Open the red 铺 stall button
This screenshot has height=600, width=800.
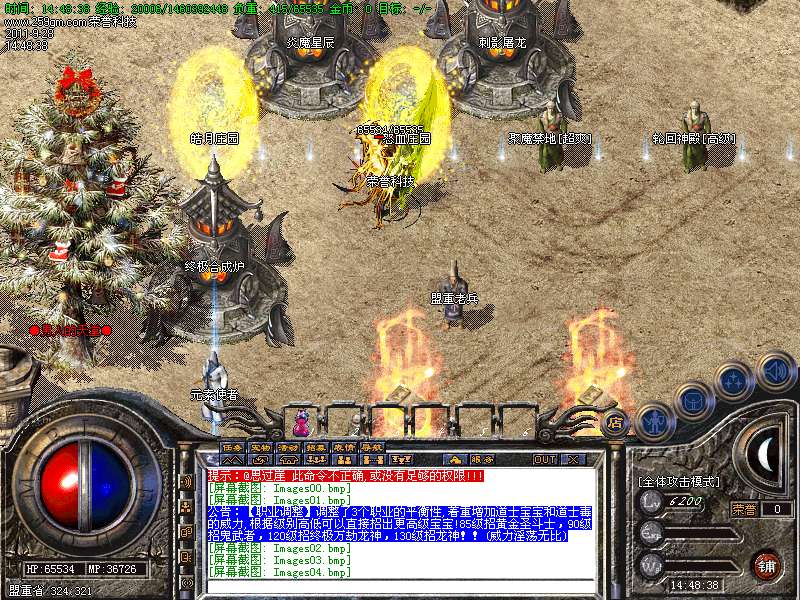click(765, 565)
